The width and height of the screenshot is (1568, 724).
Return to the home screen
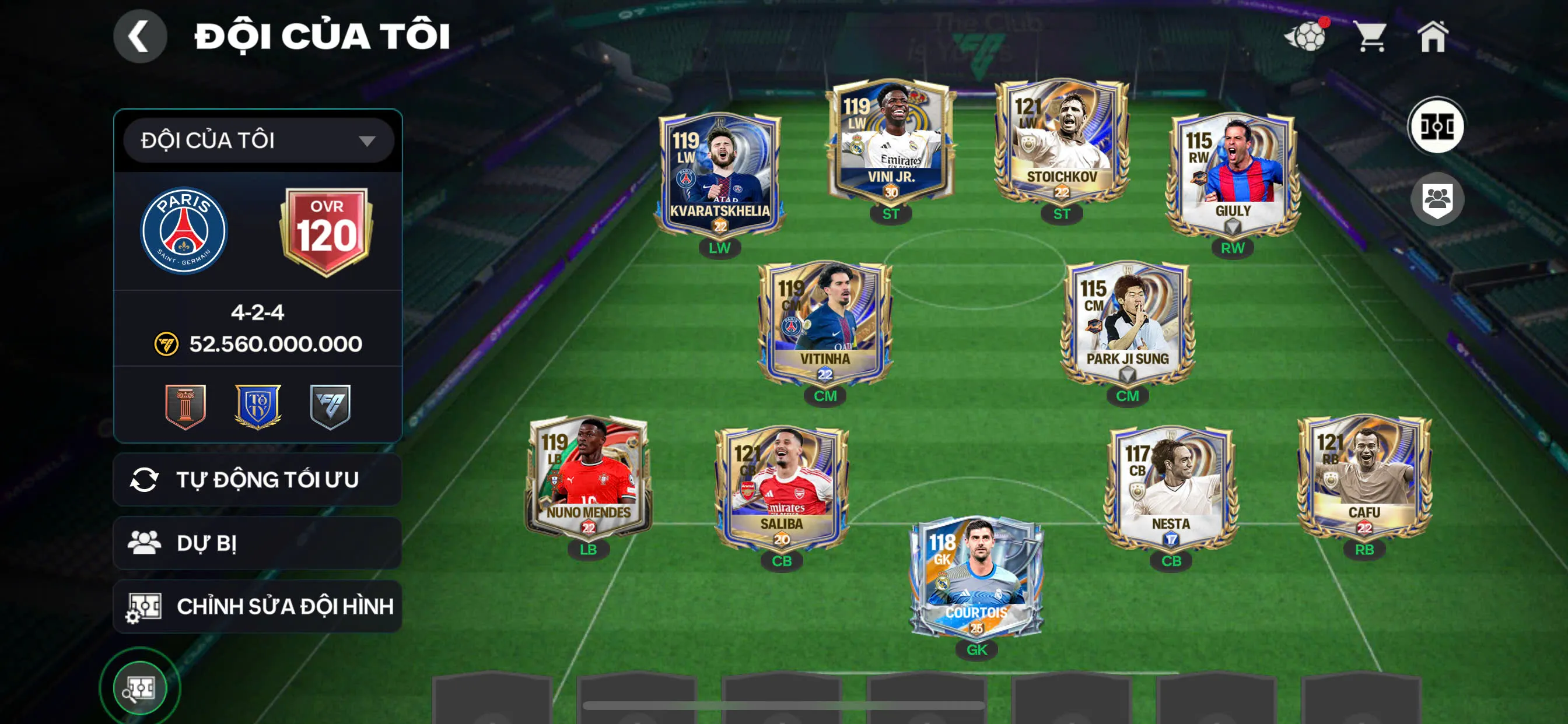(1432, 37)
